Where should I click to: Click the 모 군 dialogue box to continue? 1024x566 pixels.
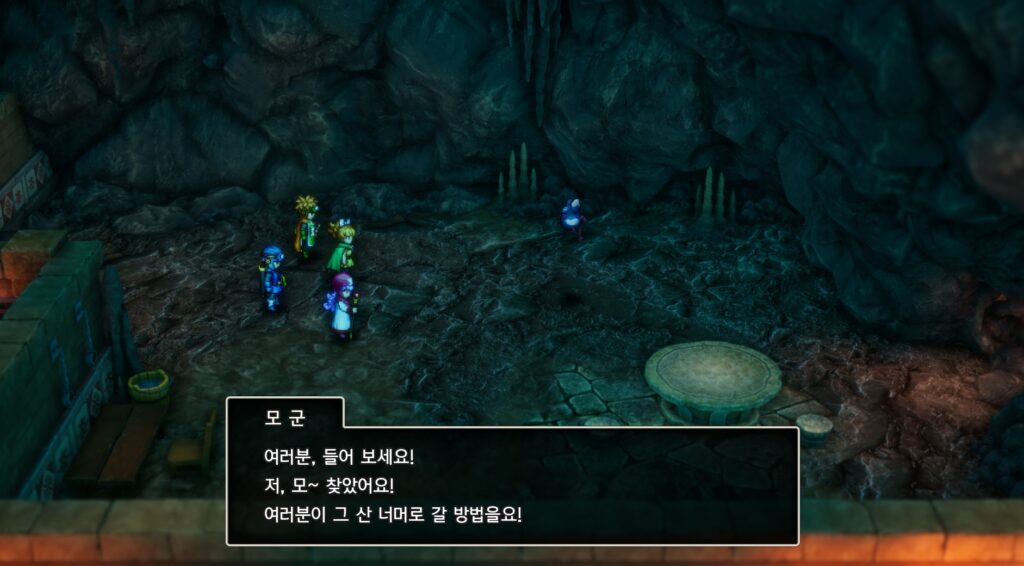(x=512, y=486)
